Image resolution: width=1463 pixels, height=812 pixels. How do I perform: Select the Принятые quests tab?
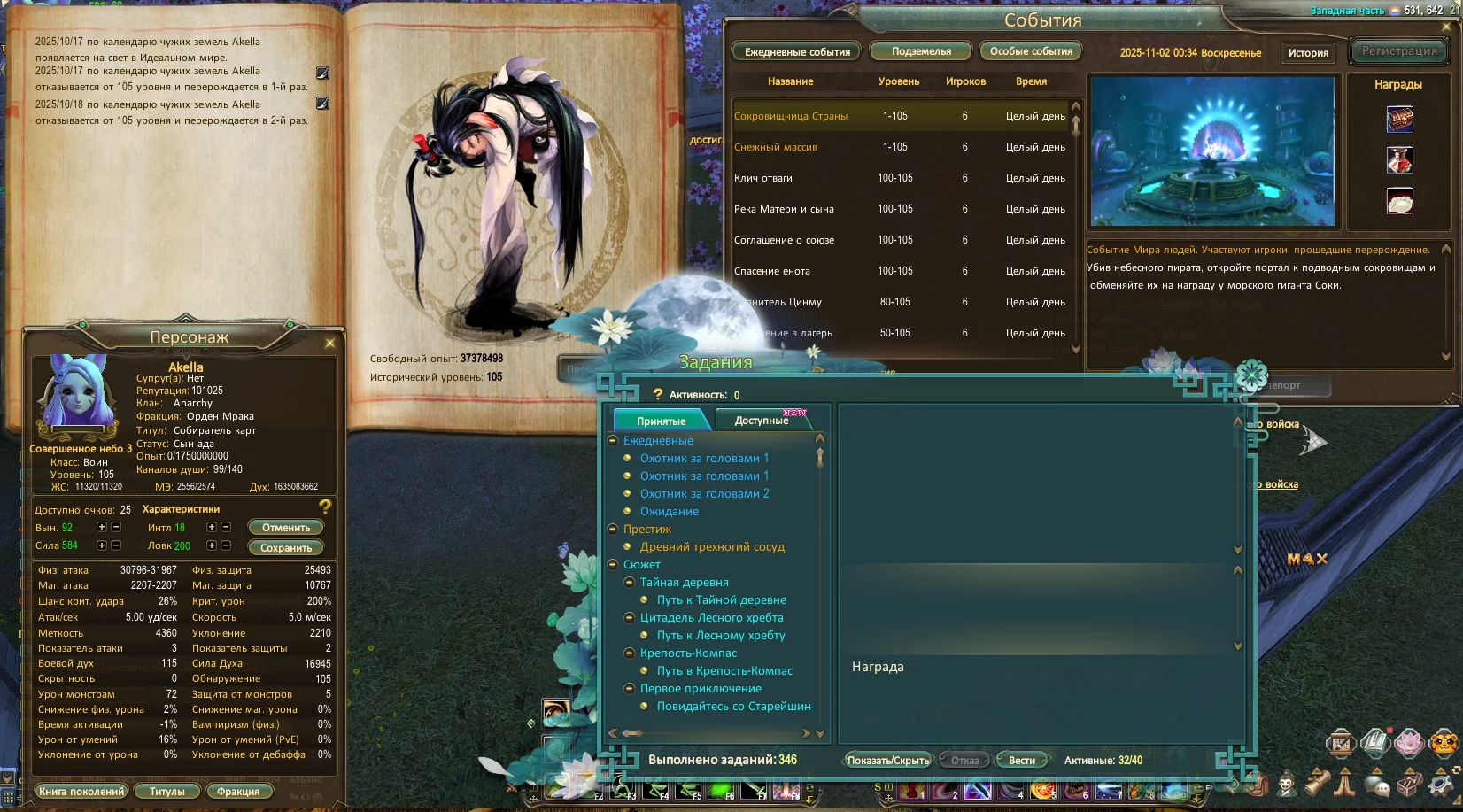[661, 421]
